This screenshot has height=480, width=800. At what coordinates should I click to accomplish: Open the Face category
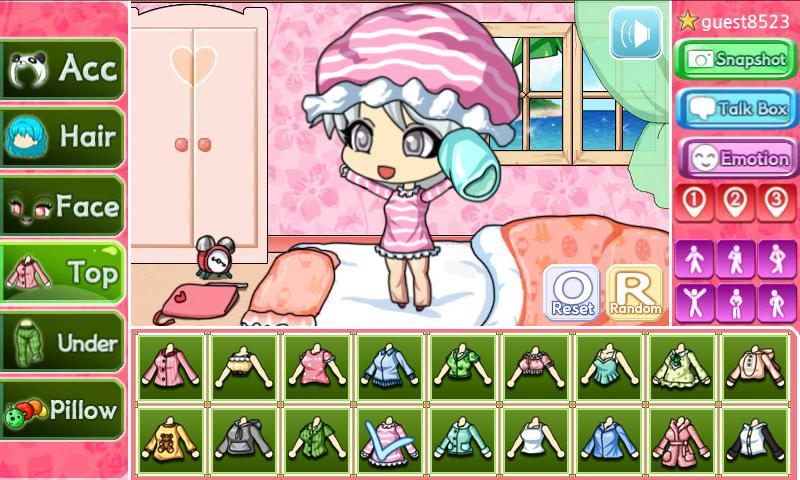(x=62, y=206)
